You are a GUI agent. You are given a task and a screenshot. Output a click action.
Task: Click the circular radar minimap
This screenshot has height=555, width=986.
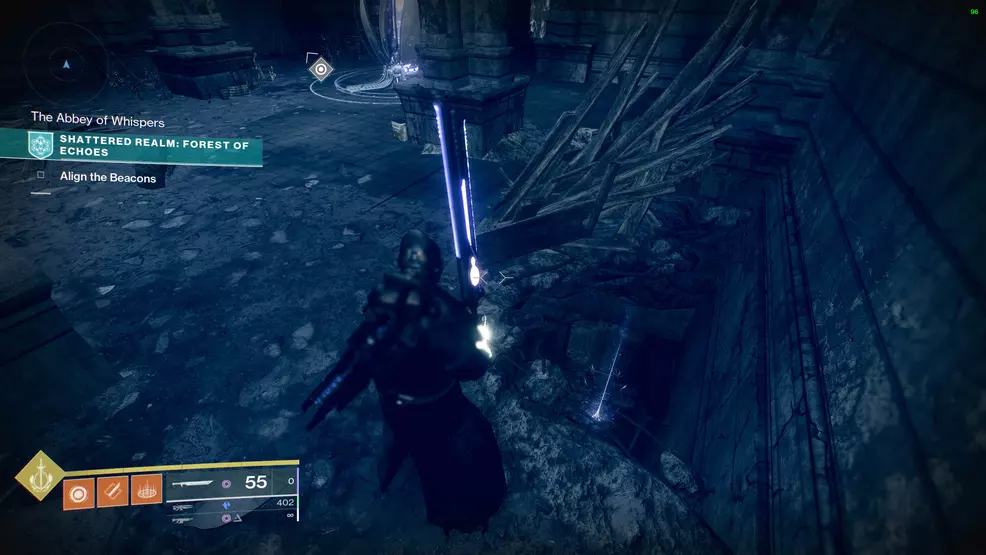pyautogui.click(x=66, y=62)
